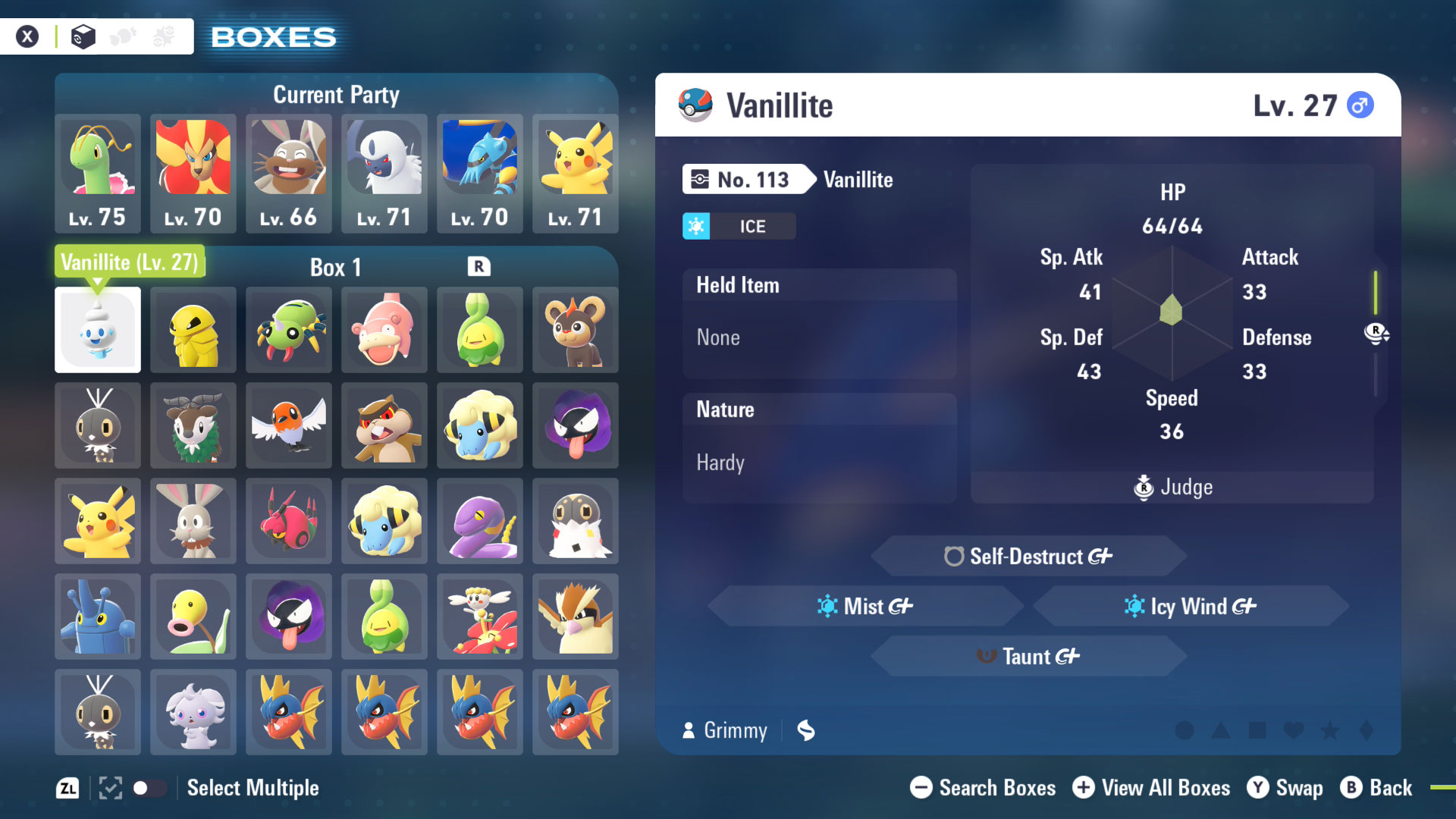Open the Judge stats view
This screenshot has height=819, width=1456.
point(1173,487)
